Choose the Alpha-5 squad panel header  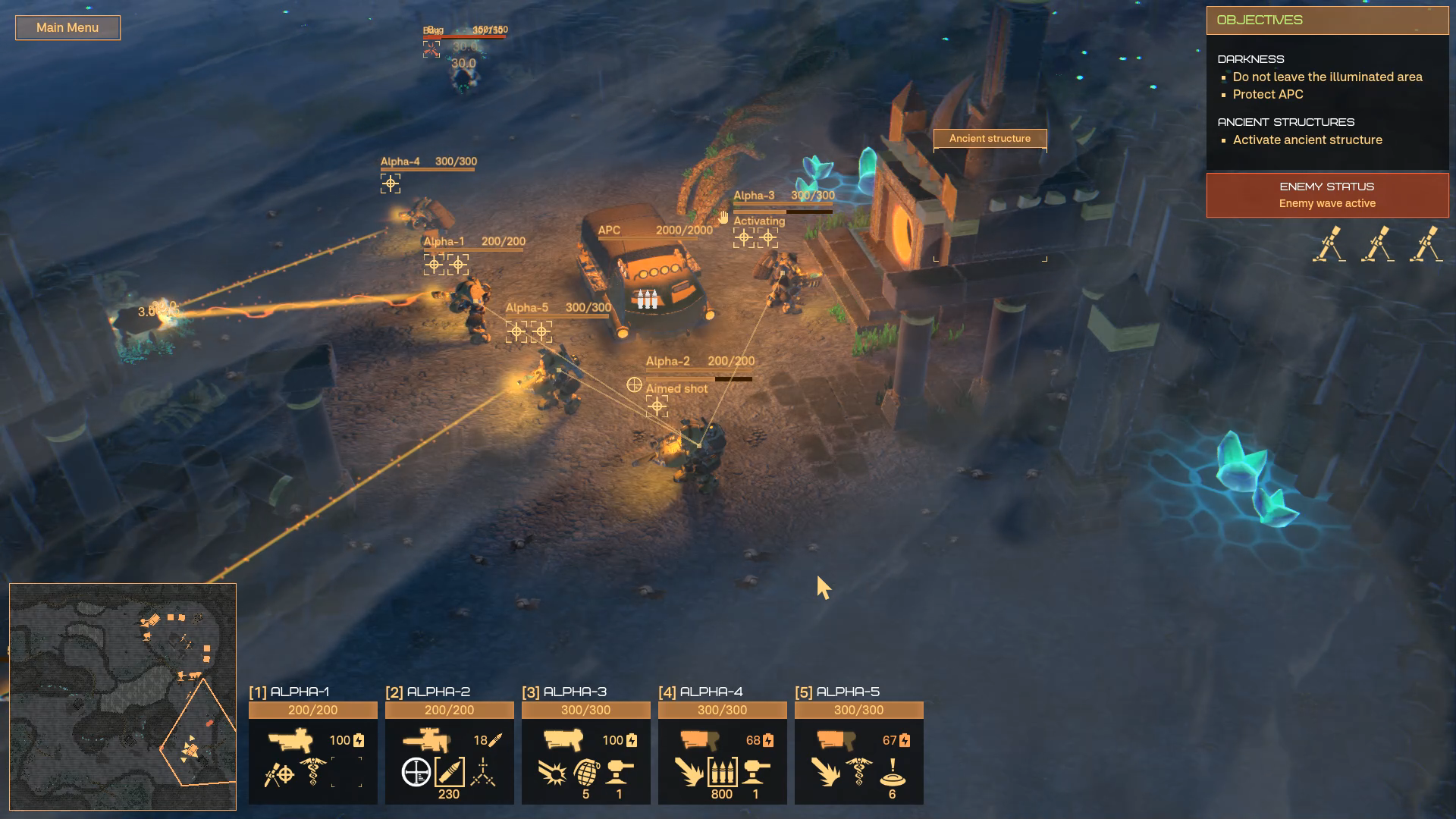858,692
